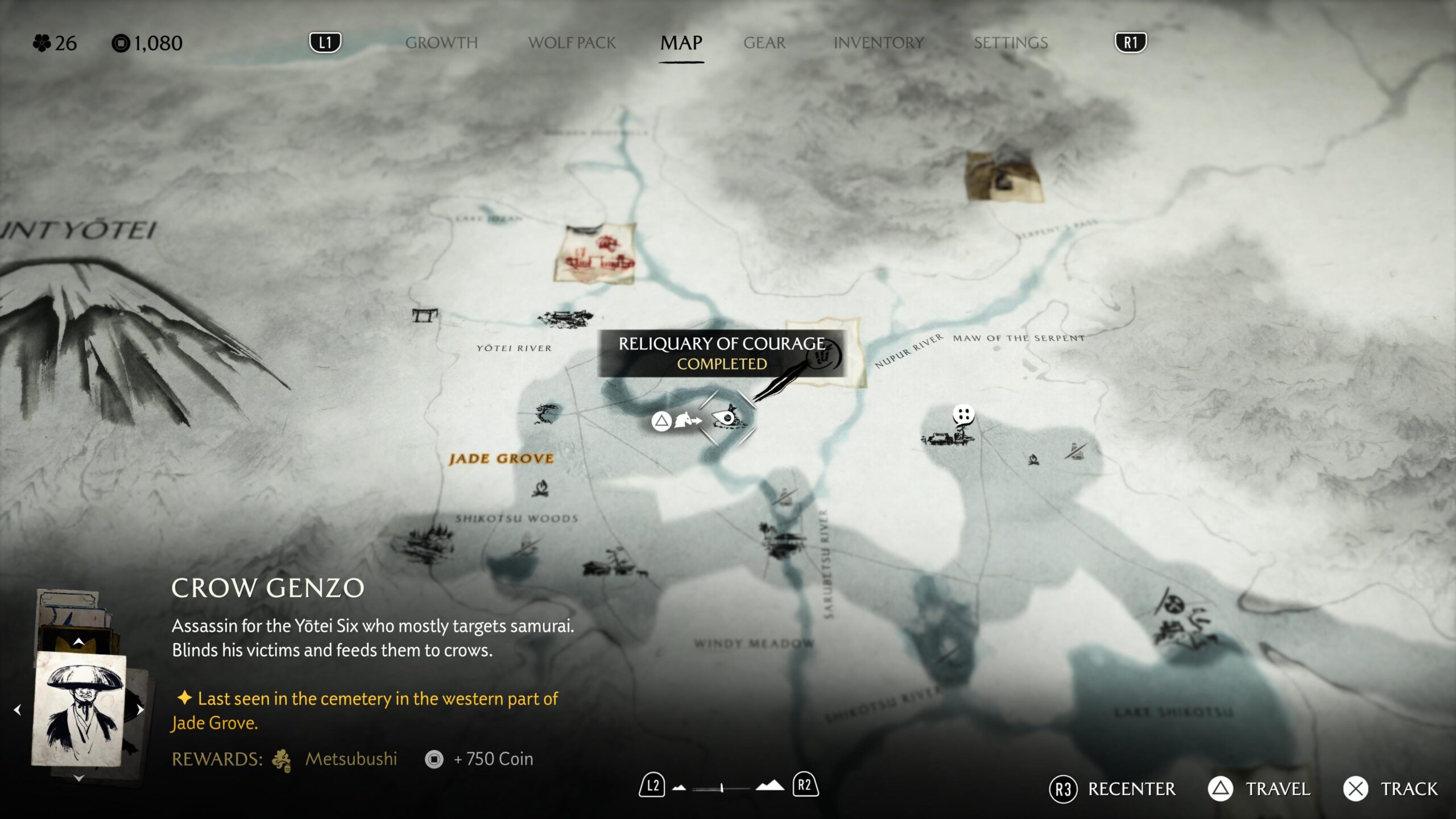
Task: Select the Map tab
Action: (681, 43)
